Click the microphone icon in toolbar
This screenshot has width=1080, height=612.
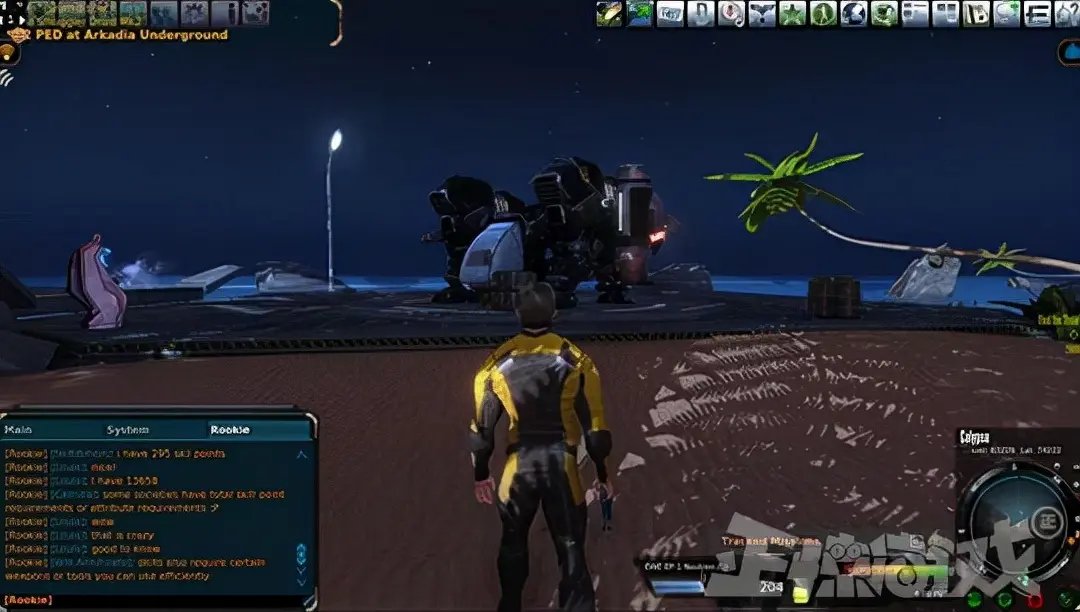point(731,13)
